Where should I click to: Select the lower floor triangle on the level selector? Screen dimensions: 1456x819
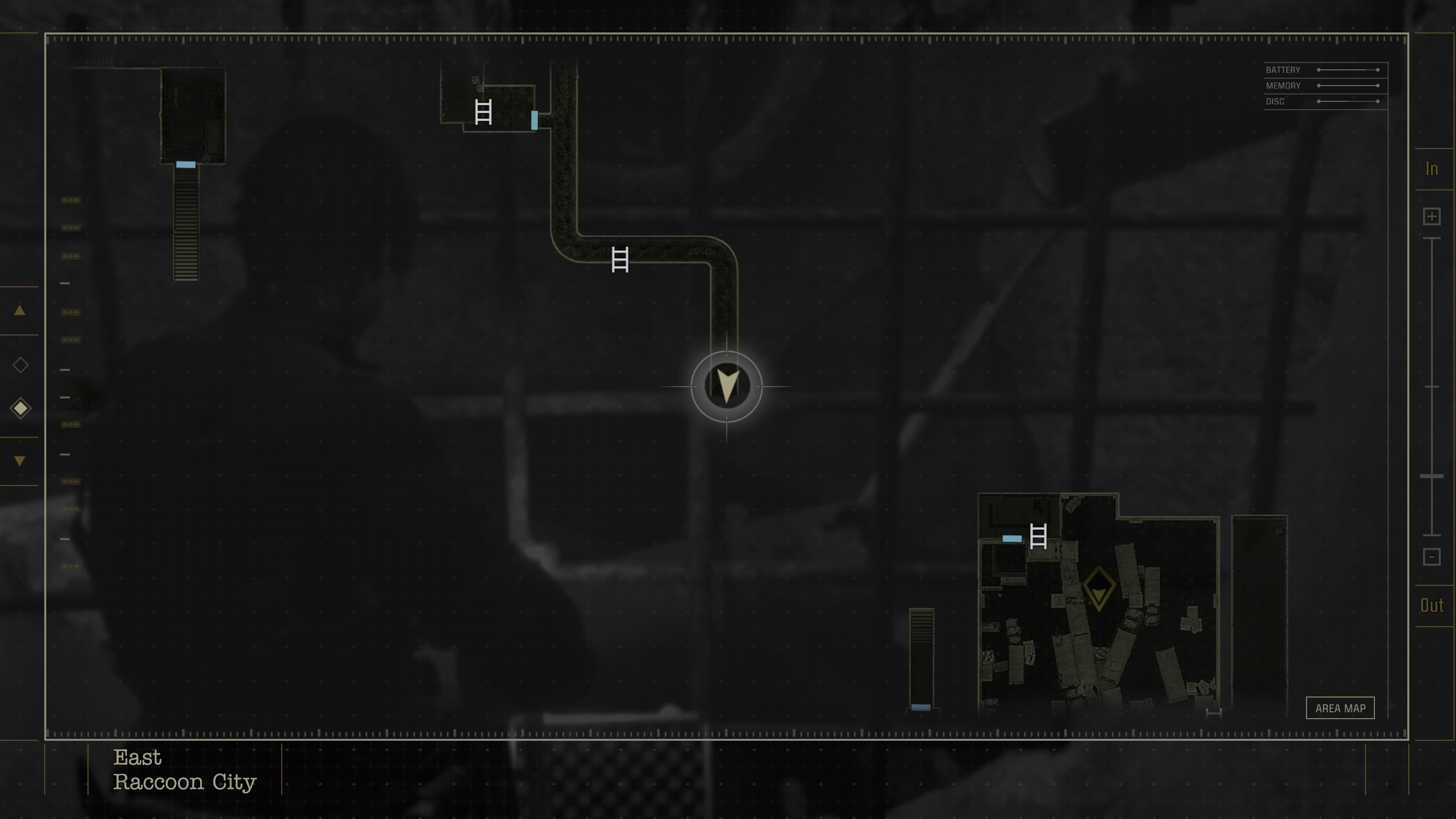click(20, 459)
